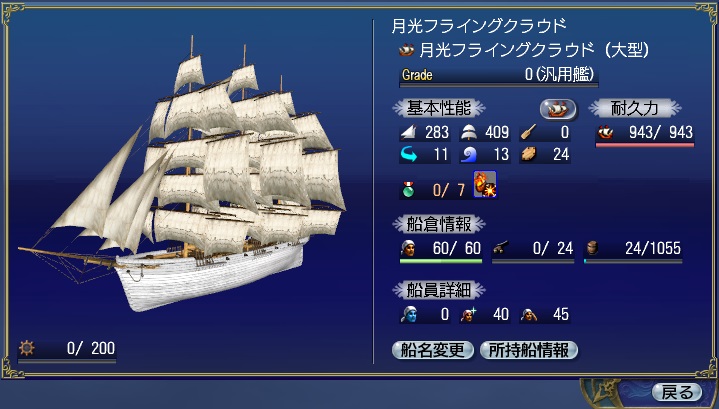Toggle the ship icon button beside 基本性能
Viewport: 719px width, 409px height.
point(558,108)
